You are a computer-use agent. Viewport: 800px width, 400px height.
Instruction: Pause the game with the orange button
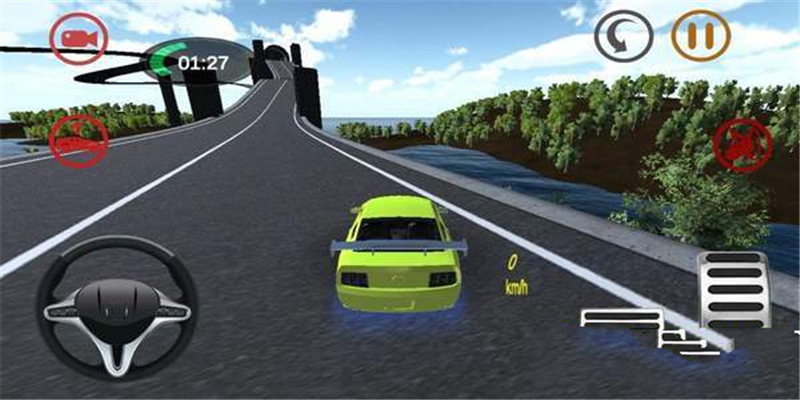(x=701, y=36)
